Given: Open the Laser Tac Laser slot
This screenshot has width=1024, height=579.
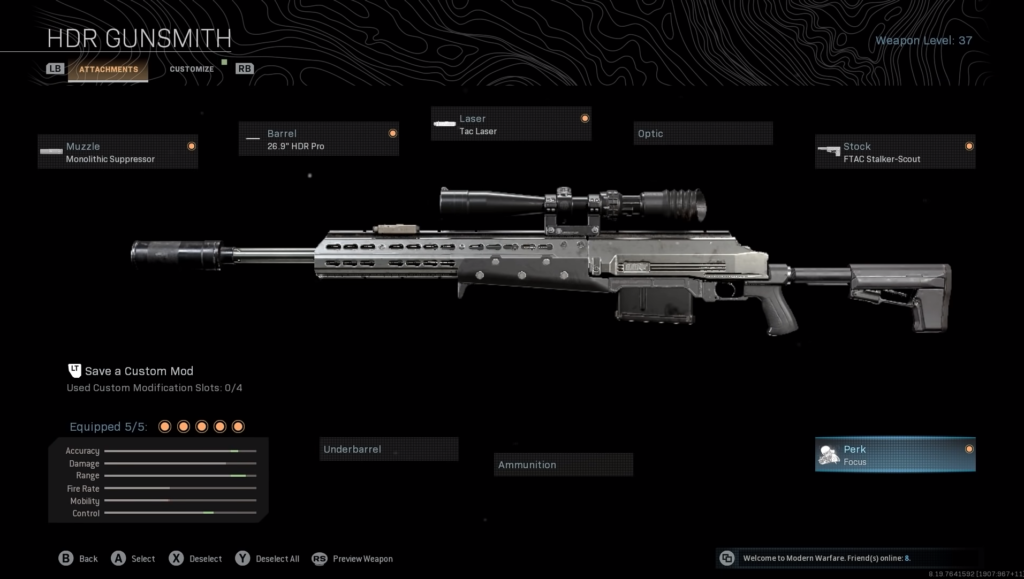Looking at the screenshot, I should coord(511,124).
